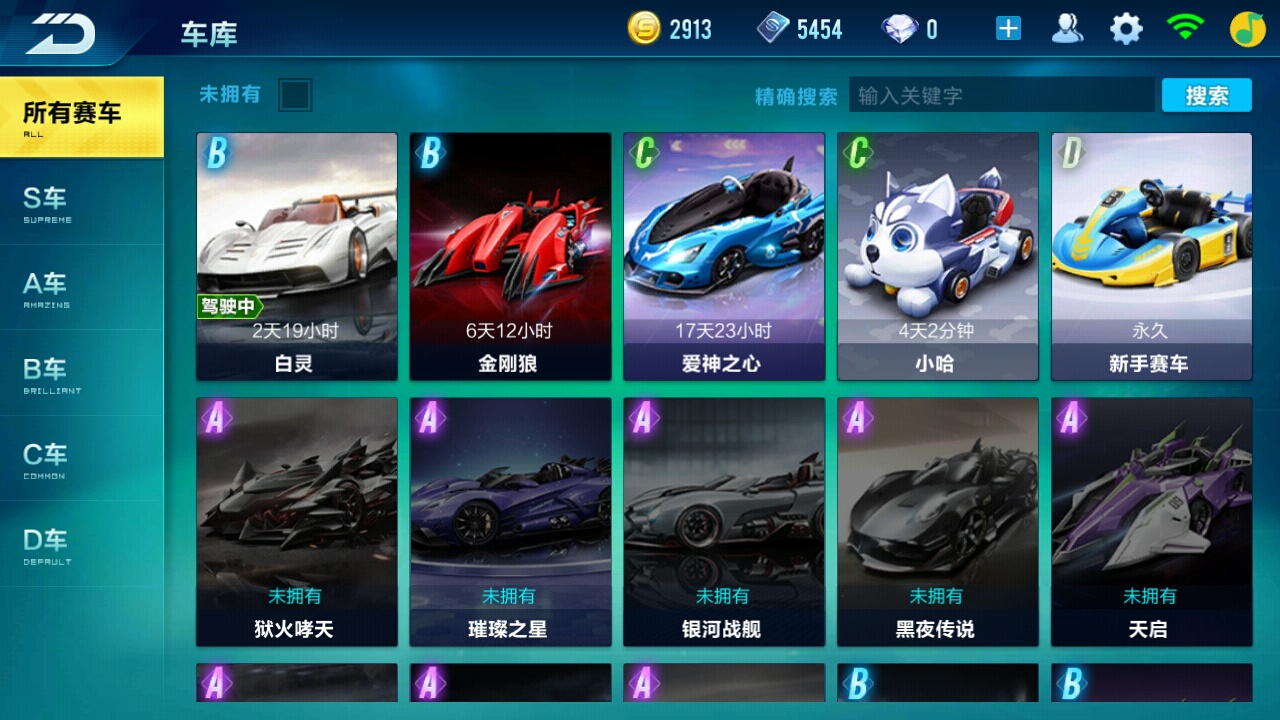Click the blue plus icon in top bar
1280x720 pixels.
click(x=1009, y=27)
